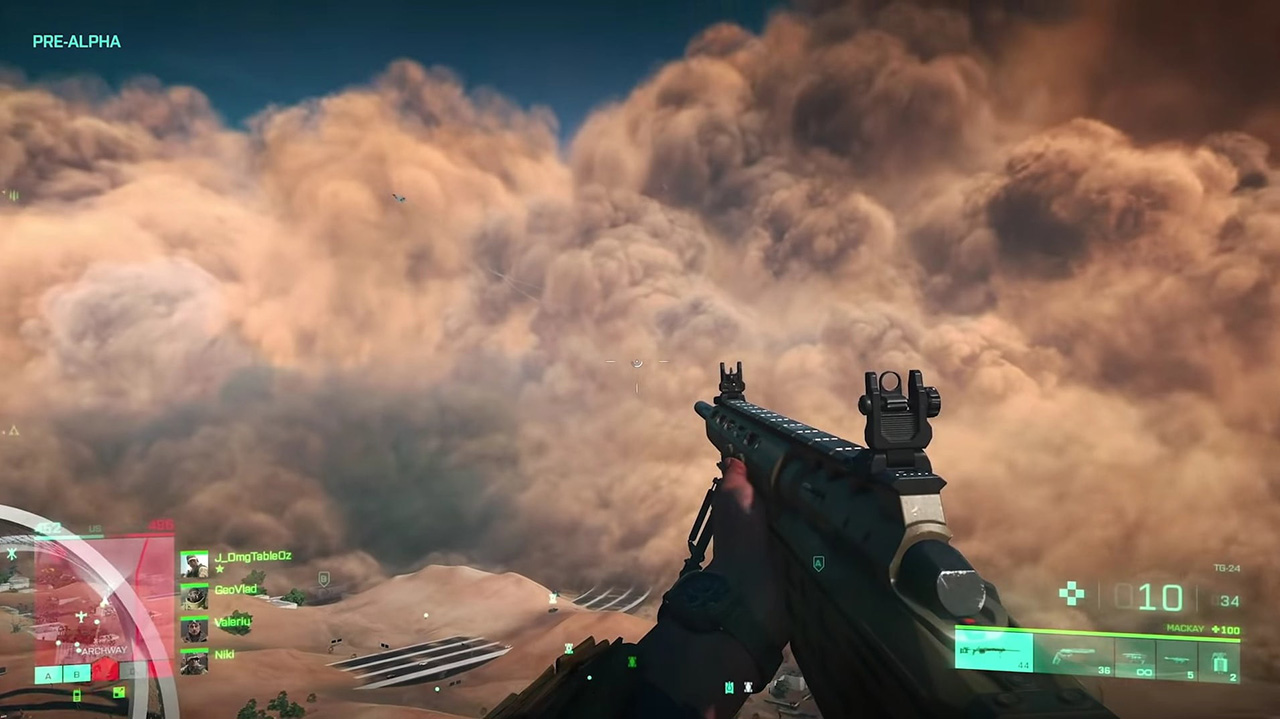Choose squad member Valeriu
Screen dimensions: 1280x719
[x=194, y=629]
